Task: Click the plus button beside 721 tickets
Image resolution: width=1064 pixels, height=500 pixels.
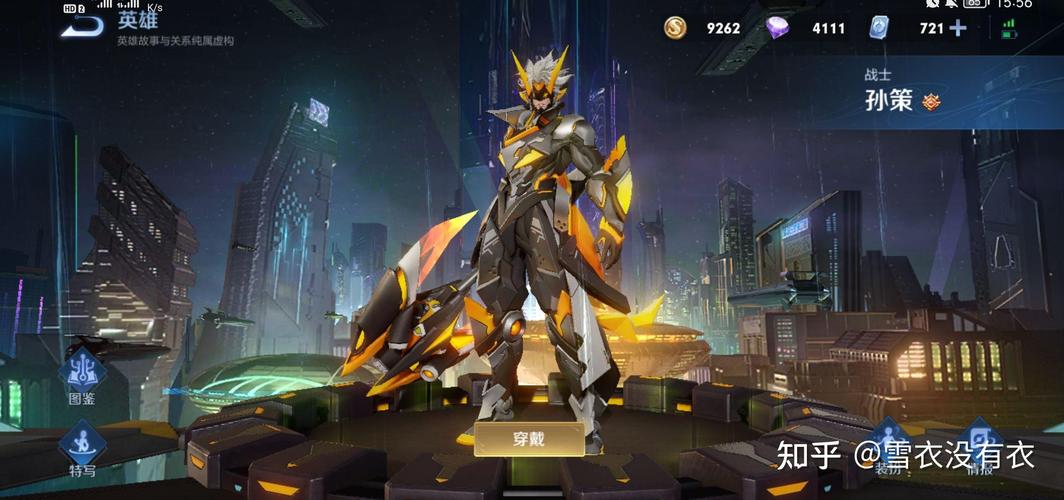Action: point(958,28)
